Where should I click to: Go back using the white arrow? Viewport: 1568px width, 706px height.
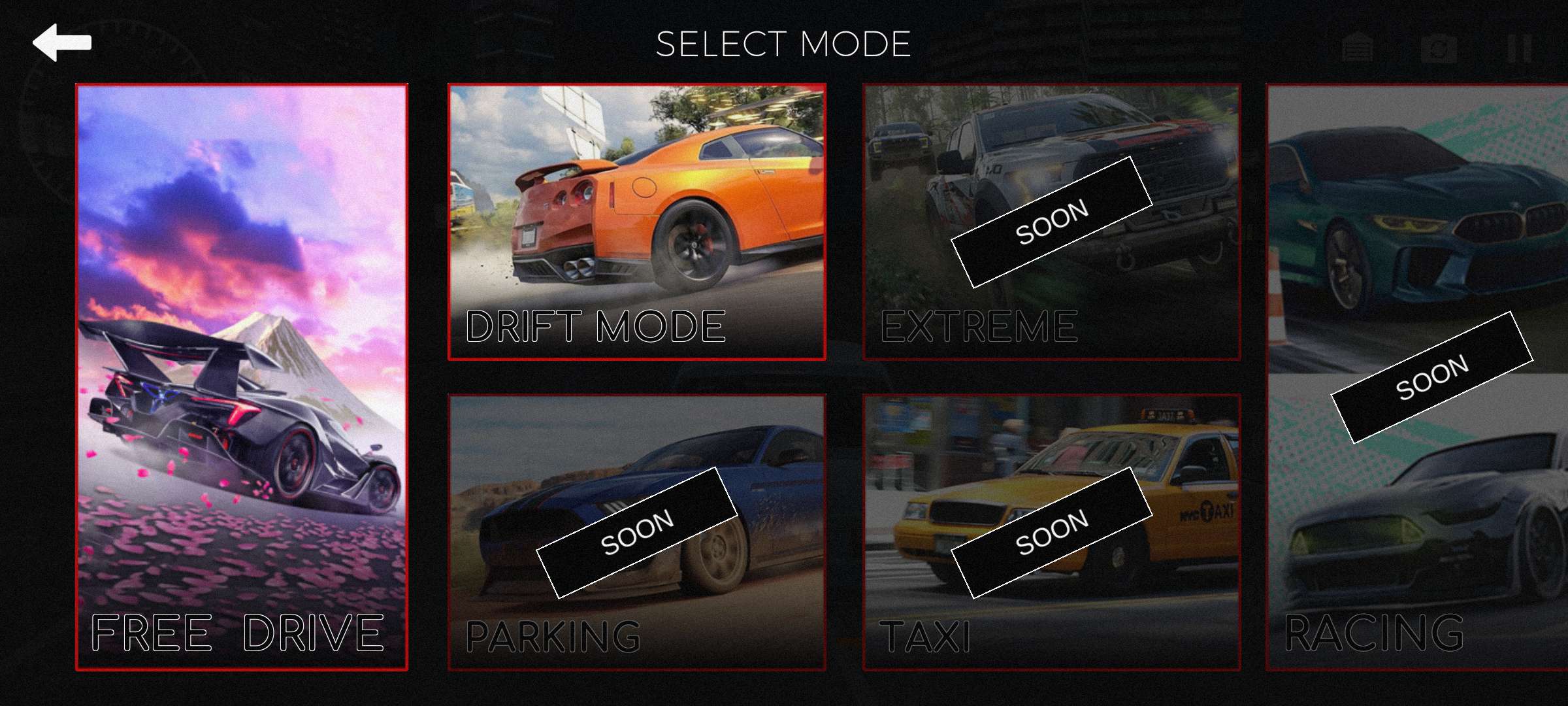(62, 43)
